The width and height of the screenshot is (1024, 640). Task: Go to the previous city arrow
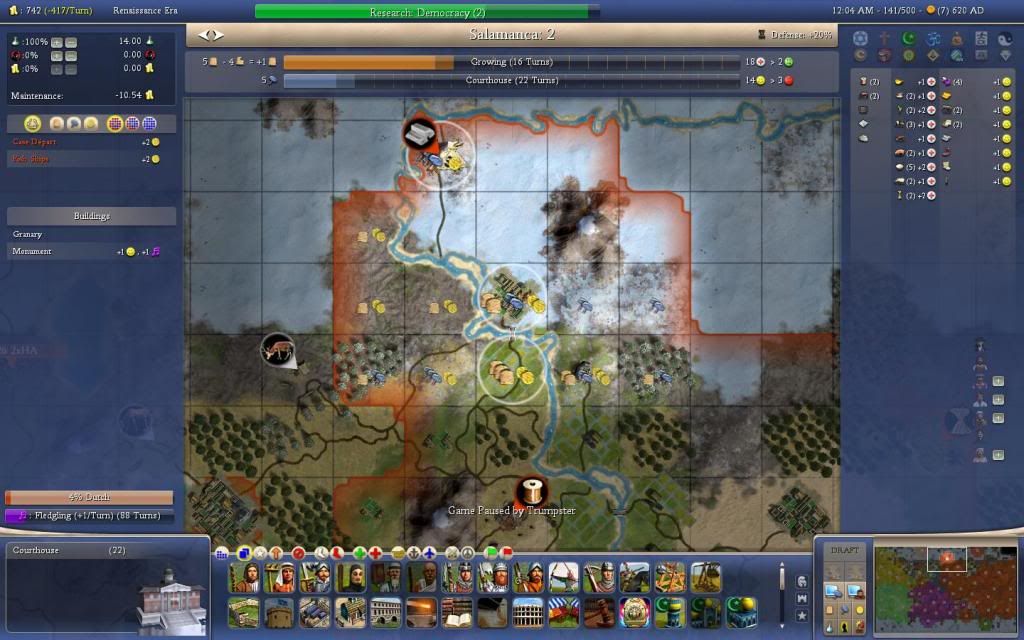coord(203,34)
